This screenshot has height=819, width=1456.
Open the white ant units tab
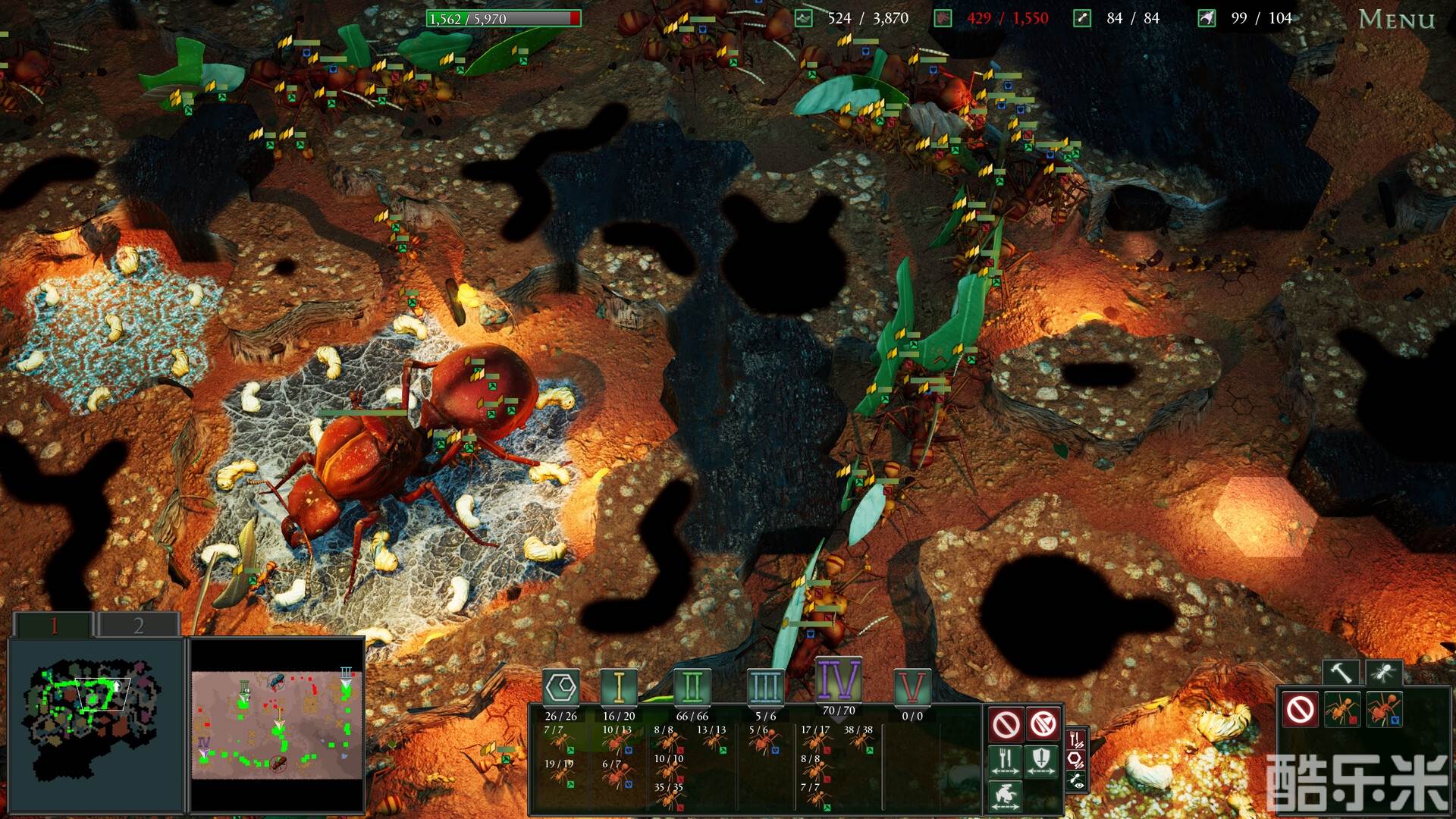(1383, 672)
